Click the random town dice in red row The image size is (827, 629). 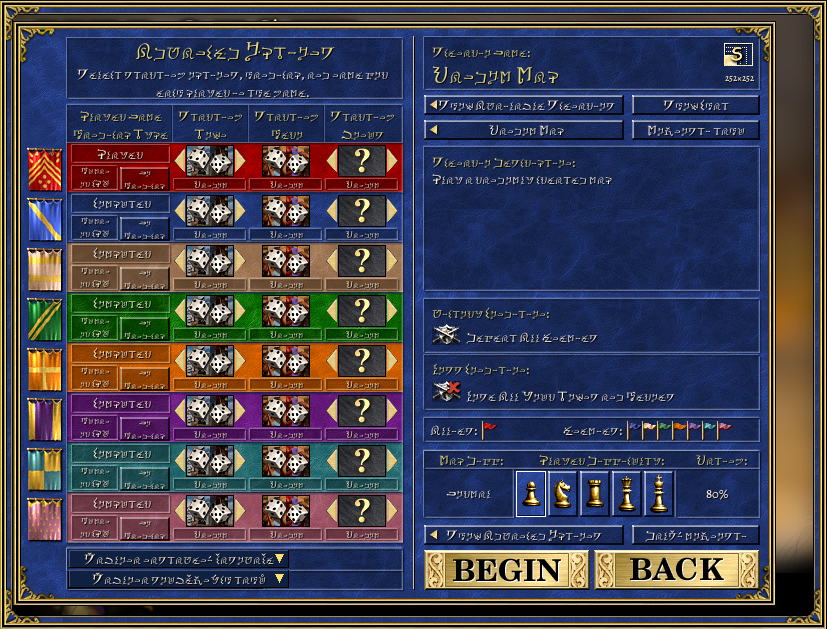pos(210,161)
